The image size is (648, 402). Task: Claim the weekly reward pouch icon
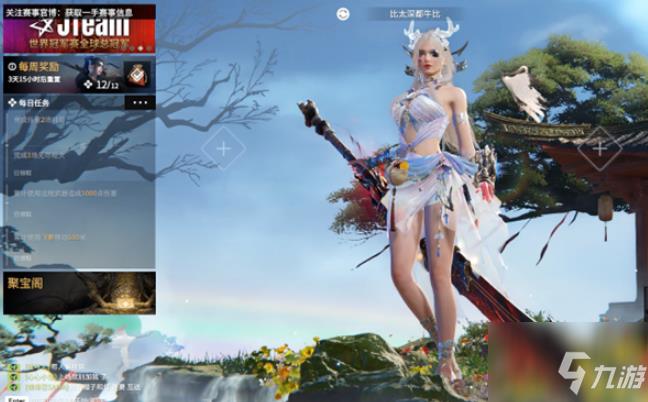(x=137, y=72)
